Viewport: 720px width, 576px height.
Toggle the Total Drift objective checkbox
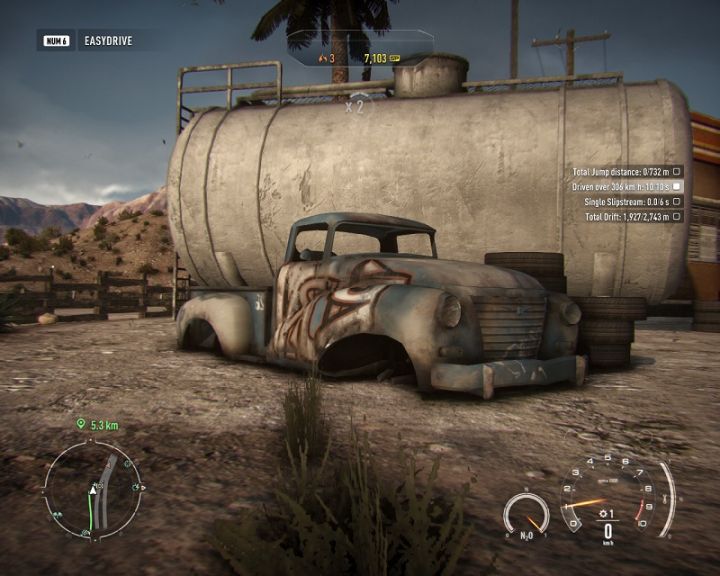point(677,216)
